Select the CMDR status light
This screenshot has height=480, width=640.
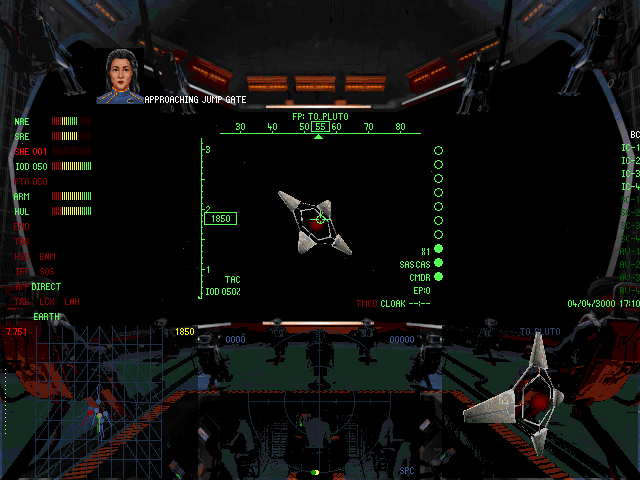[438, 277]
